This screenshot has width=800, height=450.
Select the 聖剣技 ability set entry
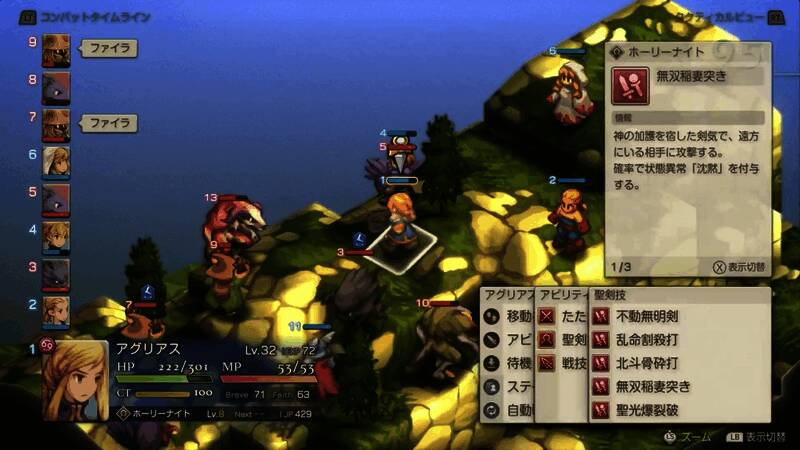point(563,339)
